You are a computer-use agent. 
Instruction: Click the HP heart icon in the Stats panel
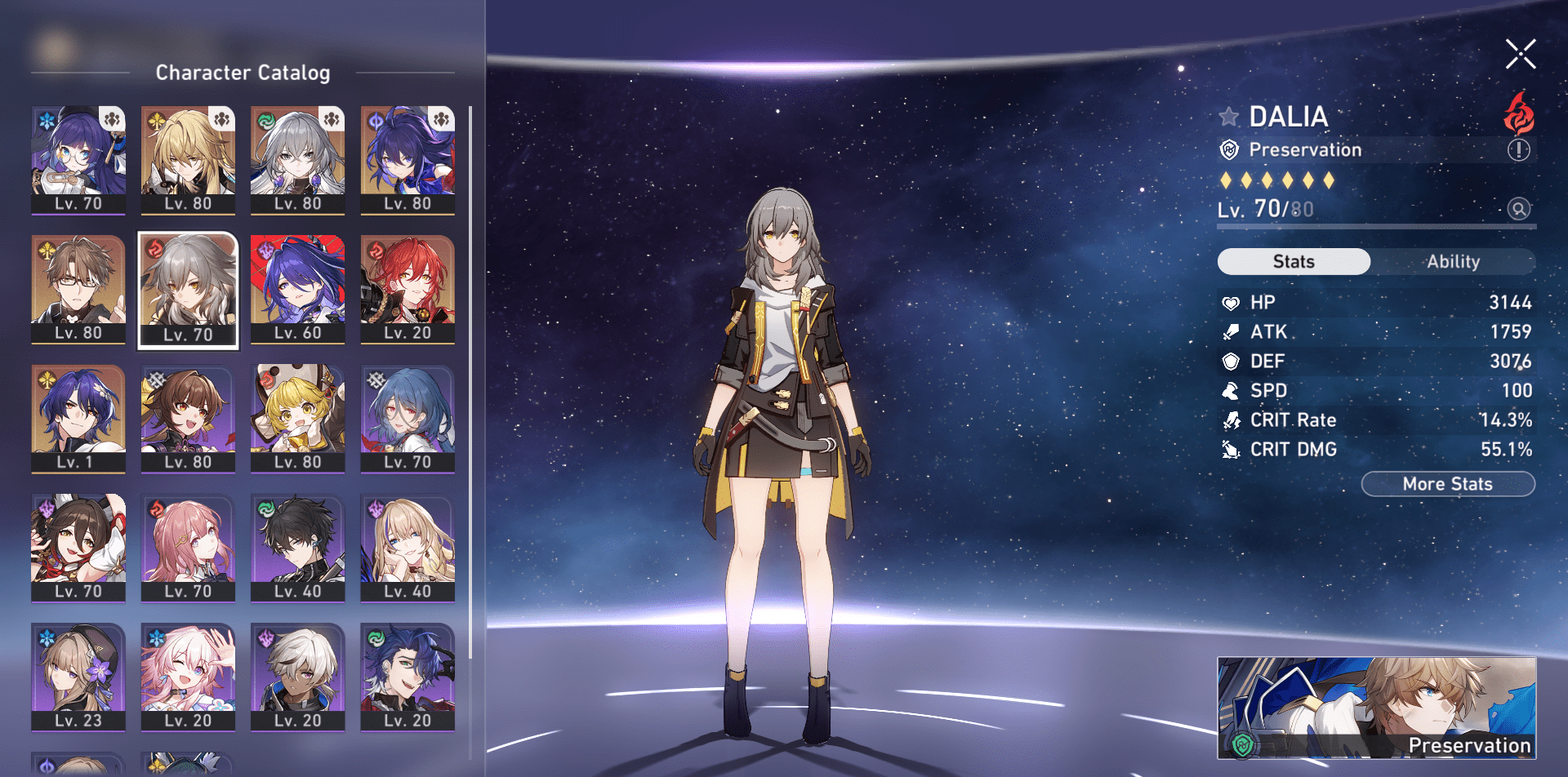1229,301
